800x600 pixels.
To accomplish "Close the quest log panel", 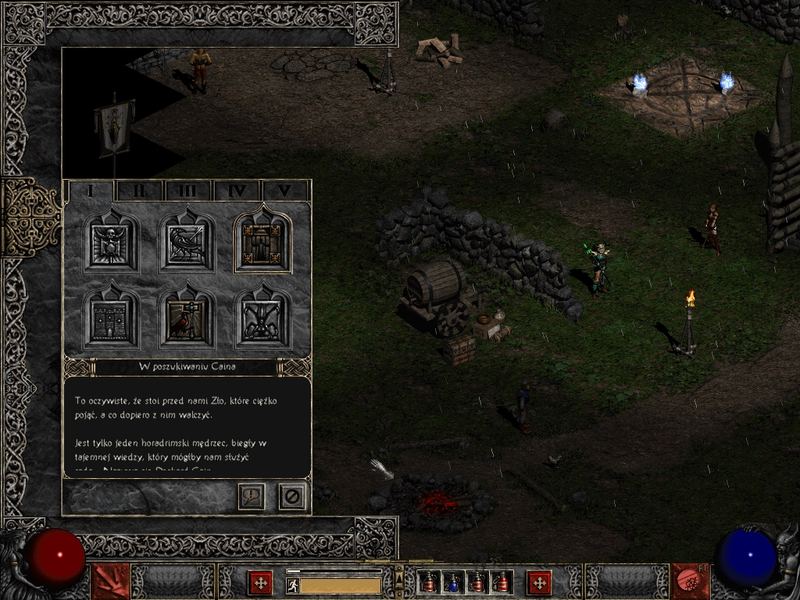I will tap(292, 495).
